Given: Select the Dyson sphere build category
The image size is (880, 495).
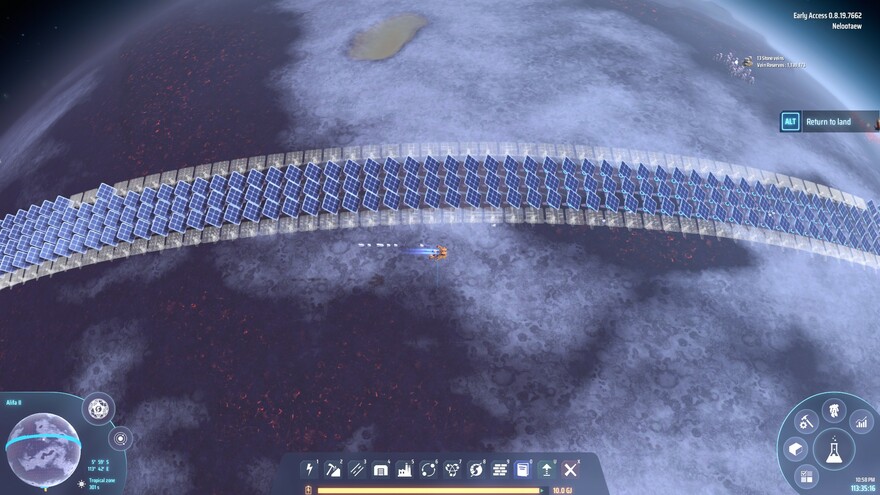Looking at the screenshot, I should (x=476, y=469).
